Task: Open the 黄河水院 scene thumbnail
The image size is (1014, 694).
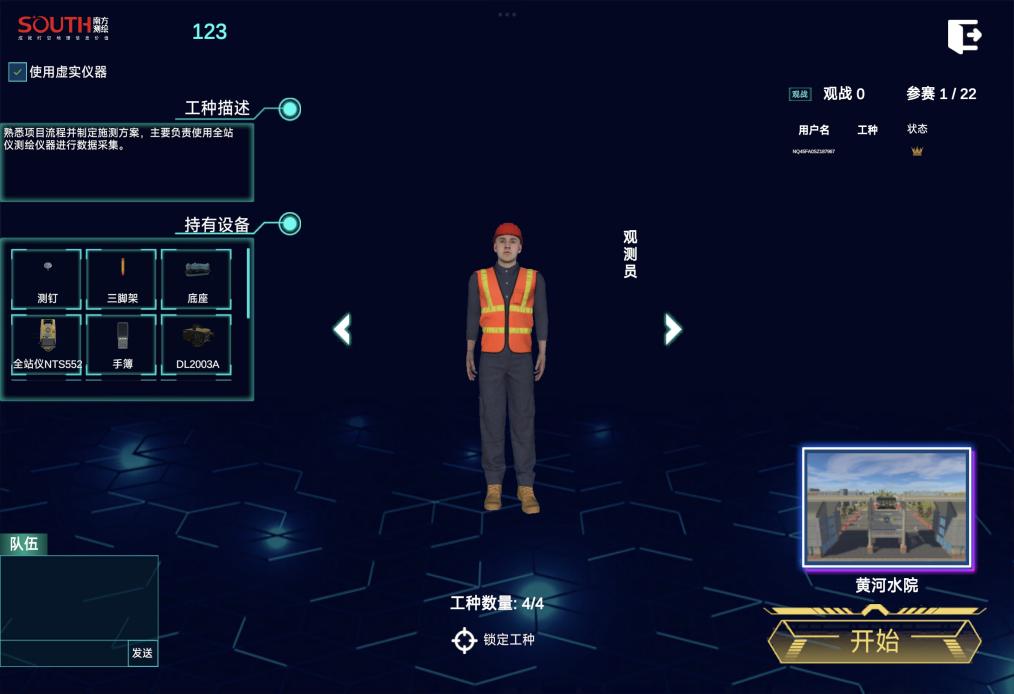Action: tap(887, 508)
